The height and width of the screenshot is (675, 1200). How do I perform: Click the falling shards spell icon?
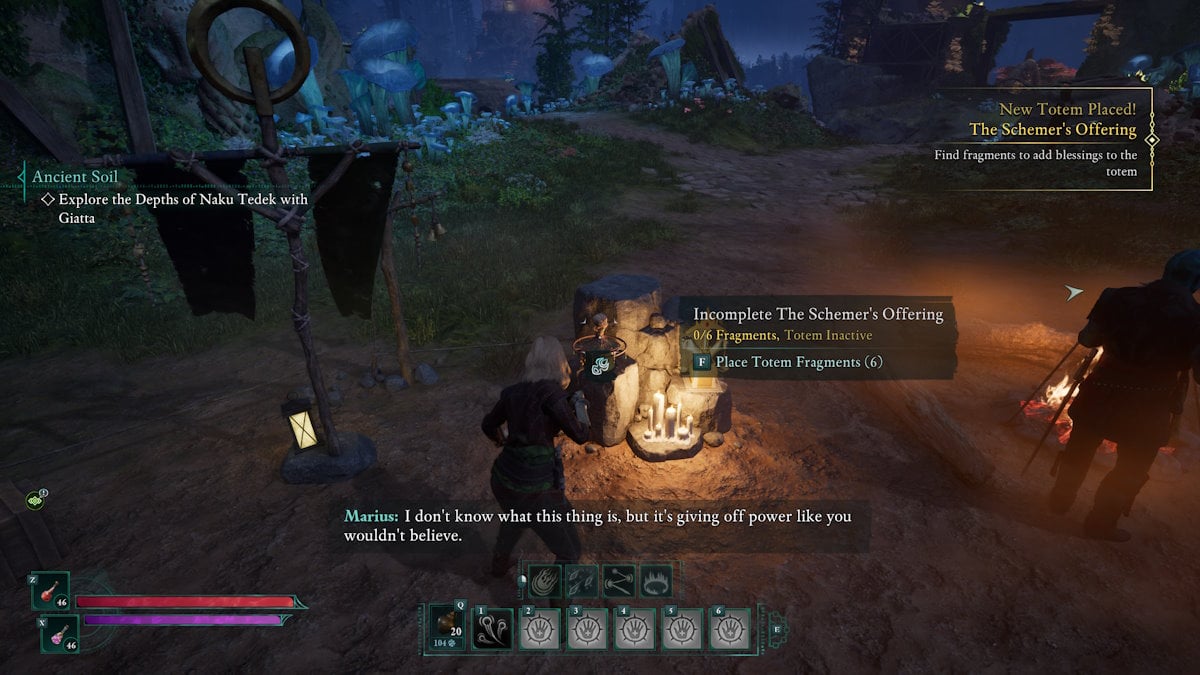pos(581,581)
